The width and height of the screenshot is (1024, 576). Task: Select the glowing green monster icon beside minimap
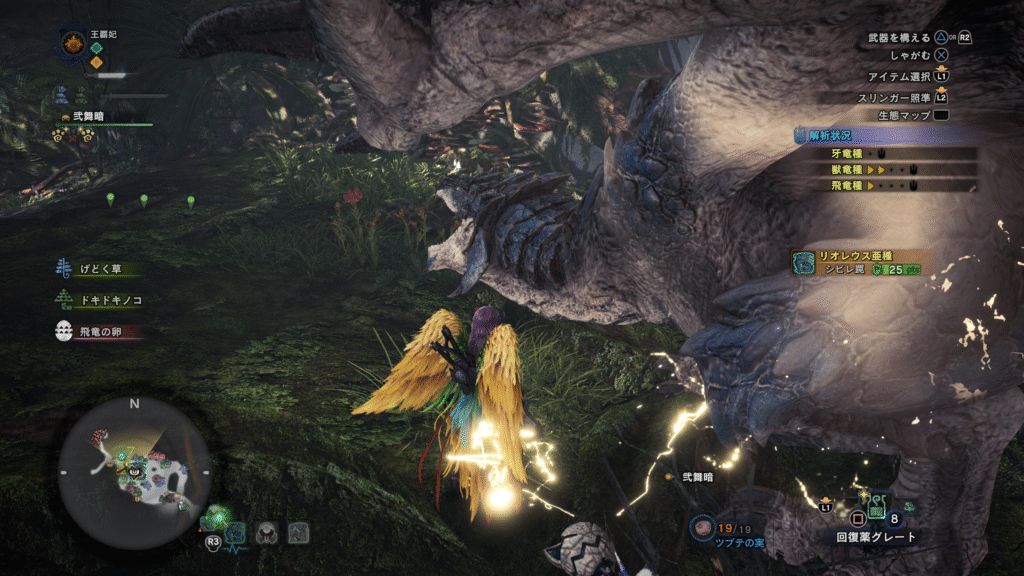[217, 521]
